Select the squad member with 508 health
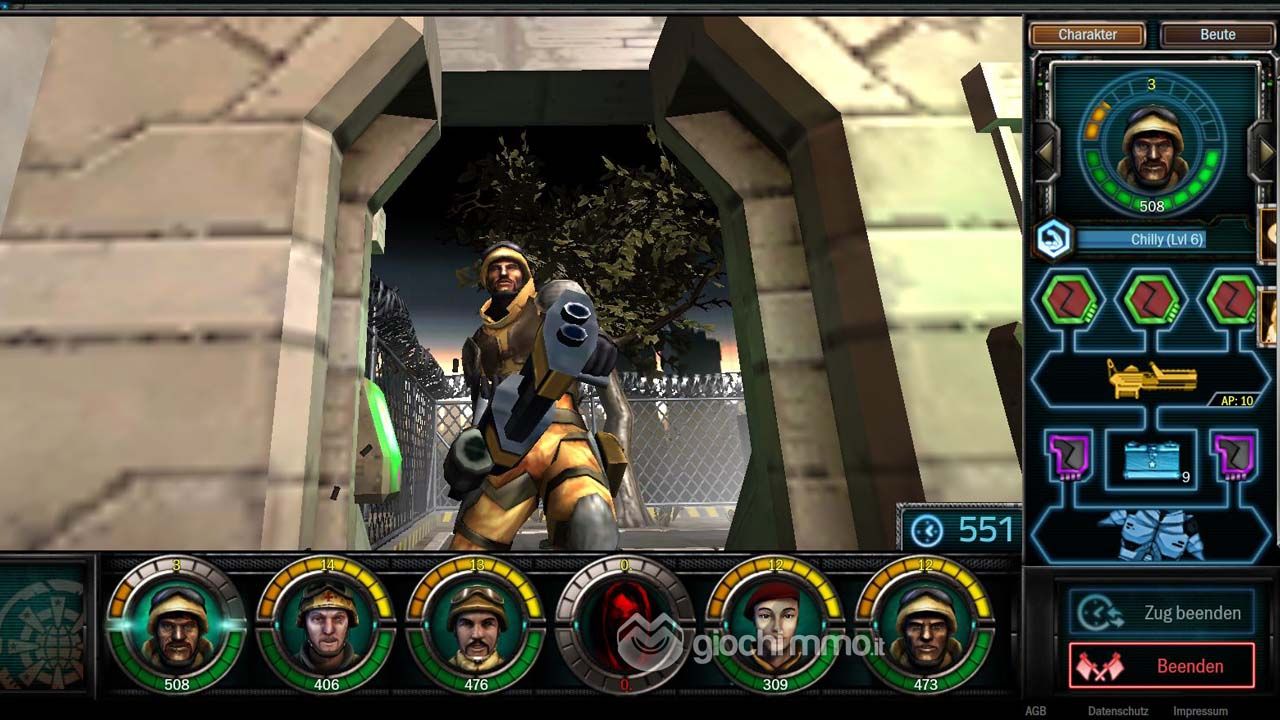1280x720 pixels. point(177,625)
